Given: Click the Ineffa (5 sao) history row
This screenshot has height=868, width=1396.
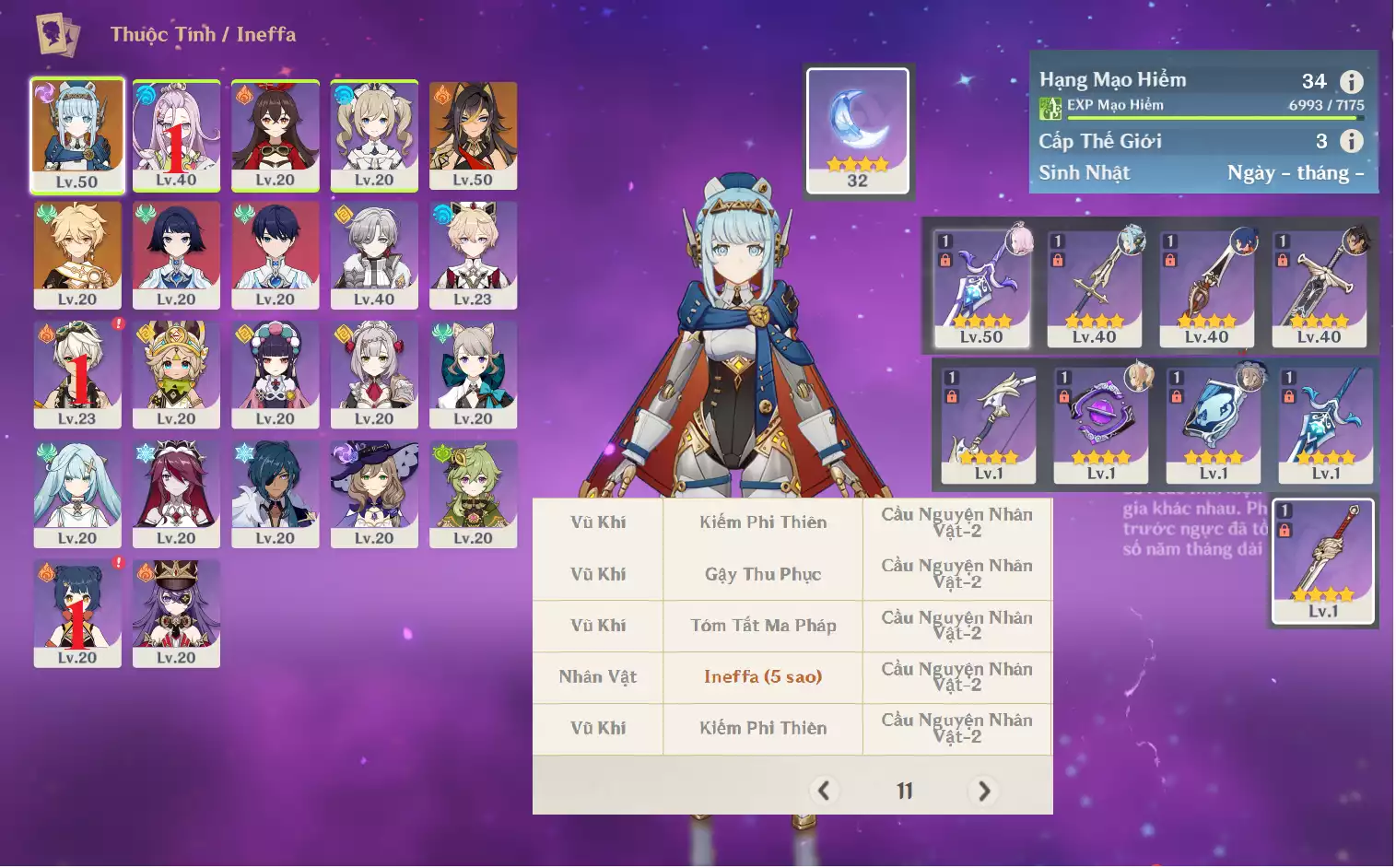Looking at the screenshot, I should point(763,677).
